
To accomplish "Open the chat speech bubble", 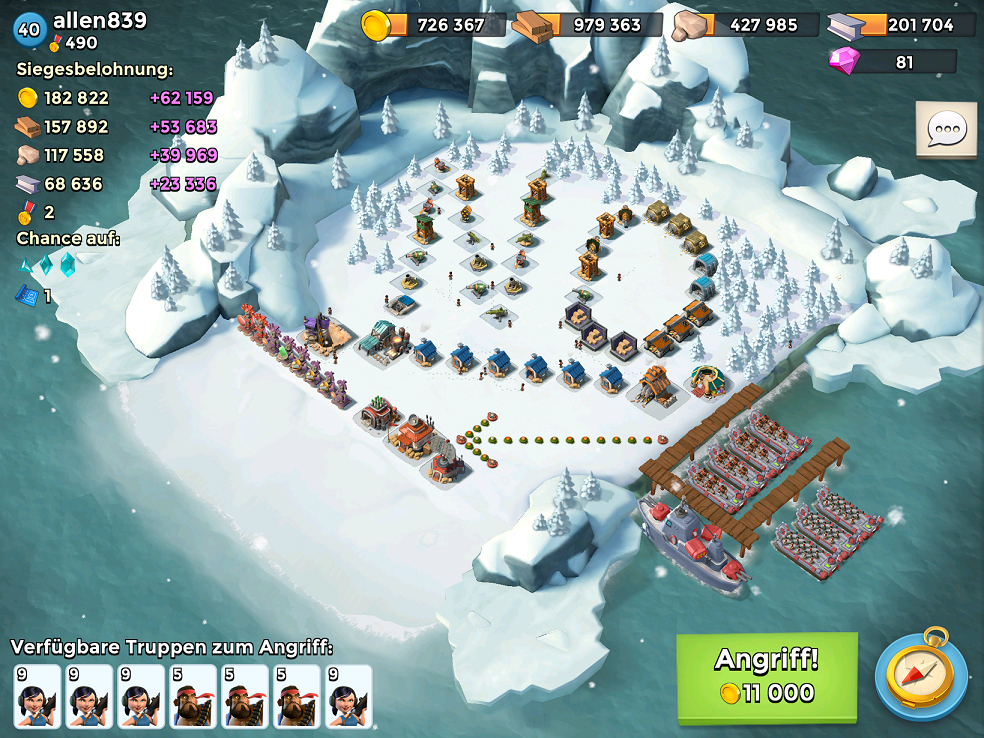I will (945, 130).
